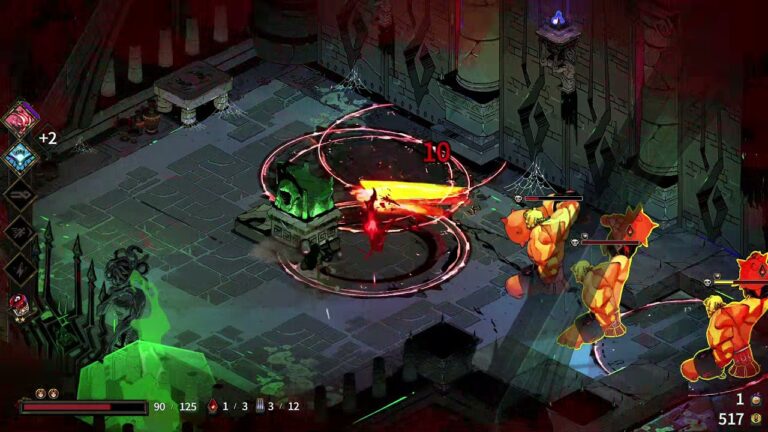Select the blue diamond boon icon
This screenshot has height=432, width=768.
[x=19, y=154]
